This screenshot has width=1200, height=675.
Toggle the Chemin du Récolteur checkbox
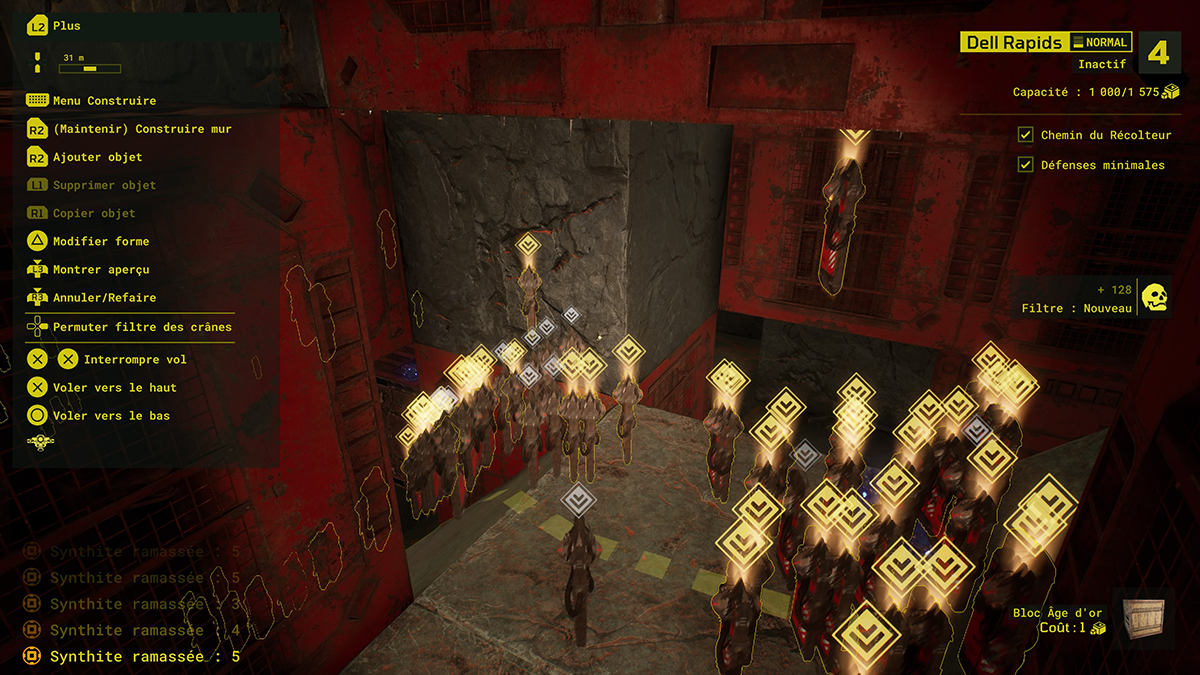(x=1025, y=135)
